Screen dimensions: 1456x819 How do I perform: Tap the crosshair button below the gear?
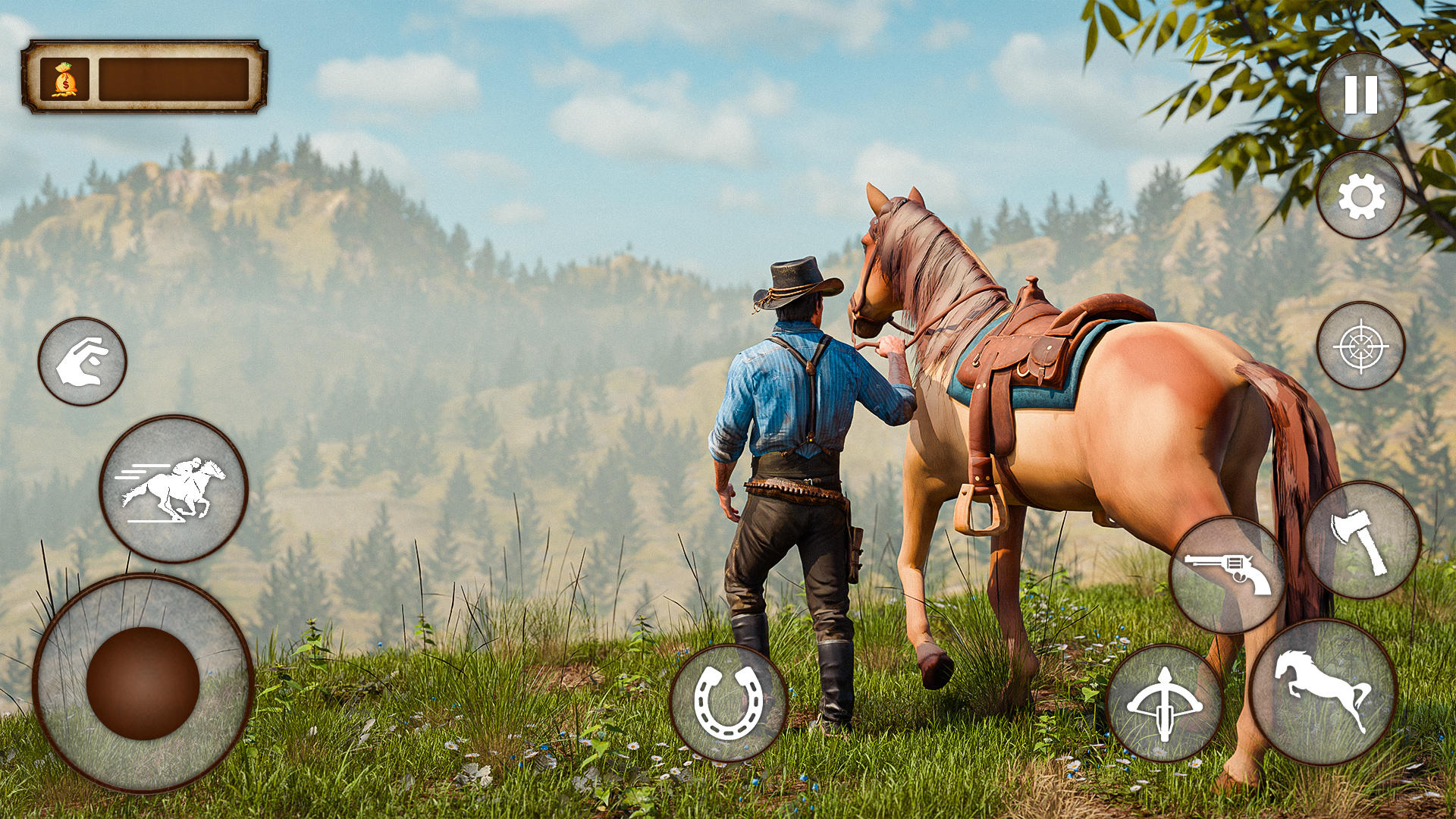(x=1360, y=349)
